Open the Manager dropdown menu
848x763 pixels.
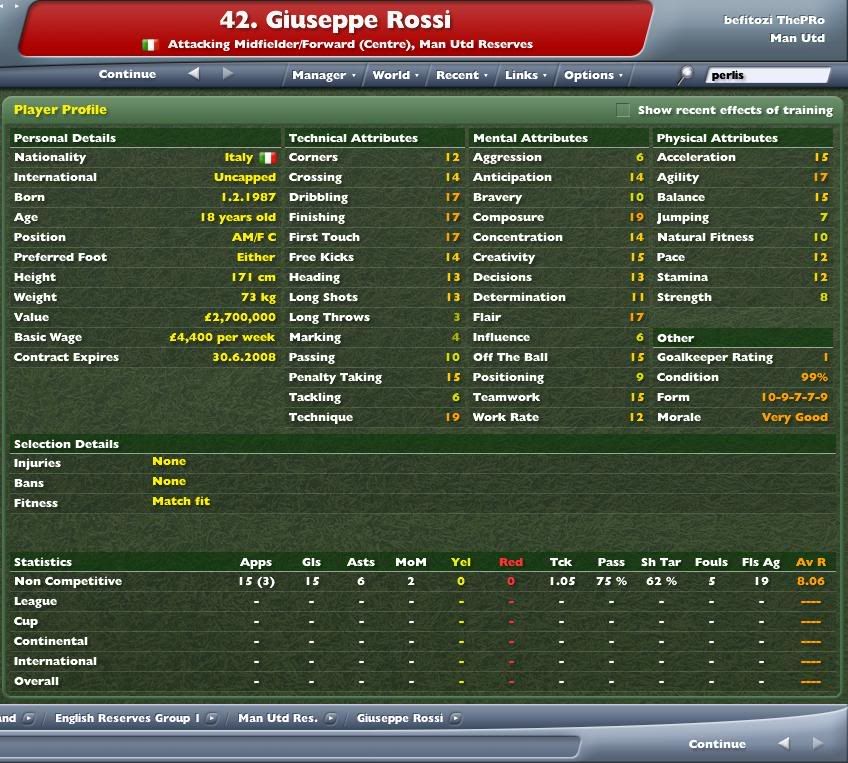click(x=323, y=75)
